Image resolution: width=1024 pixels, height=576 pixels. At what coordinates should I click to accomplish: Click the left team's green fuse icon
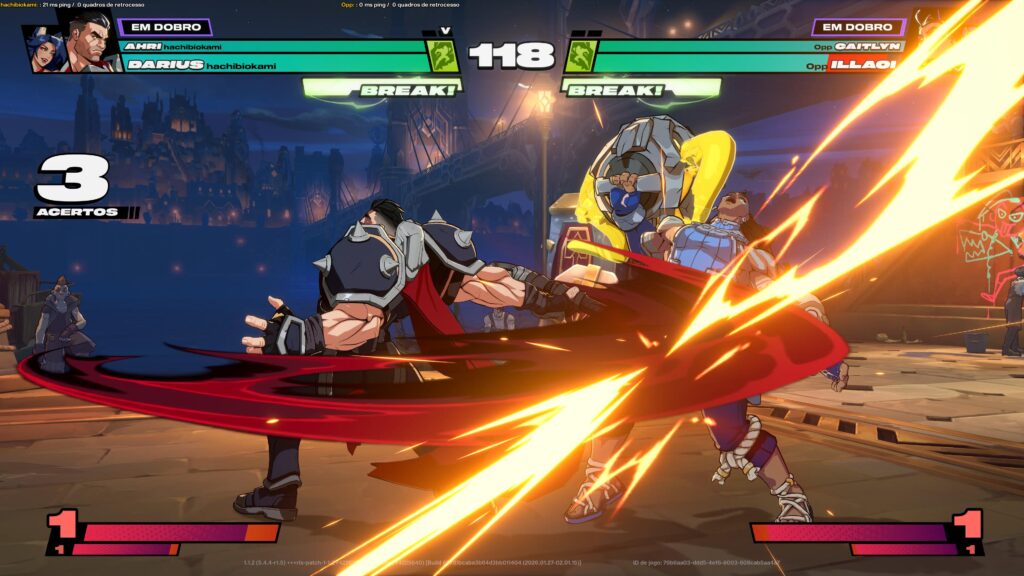(x=443, y=56)
